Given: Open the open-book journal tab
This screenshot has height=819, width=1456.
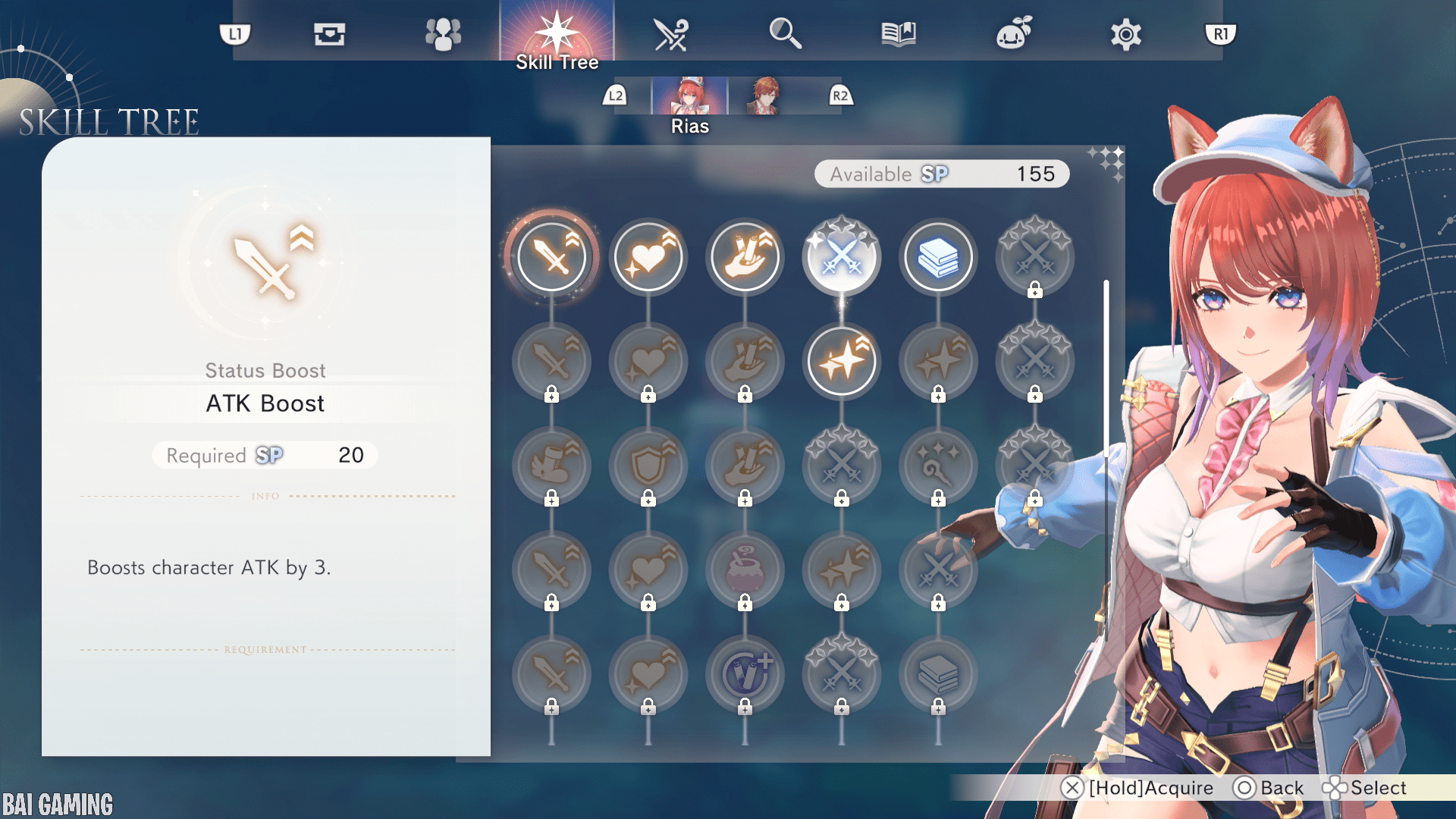Looking at the screenshot, I should pos(899,34).
